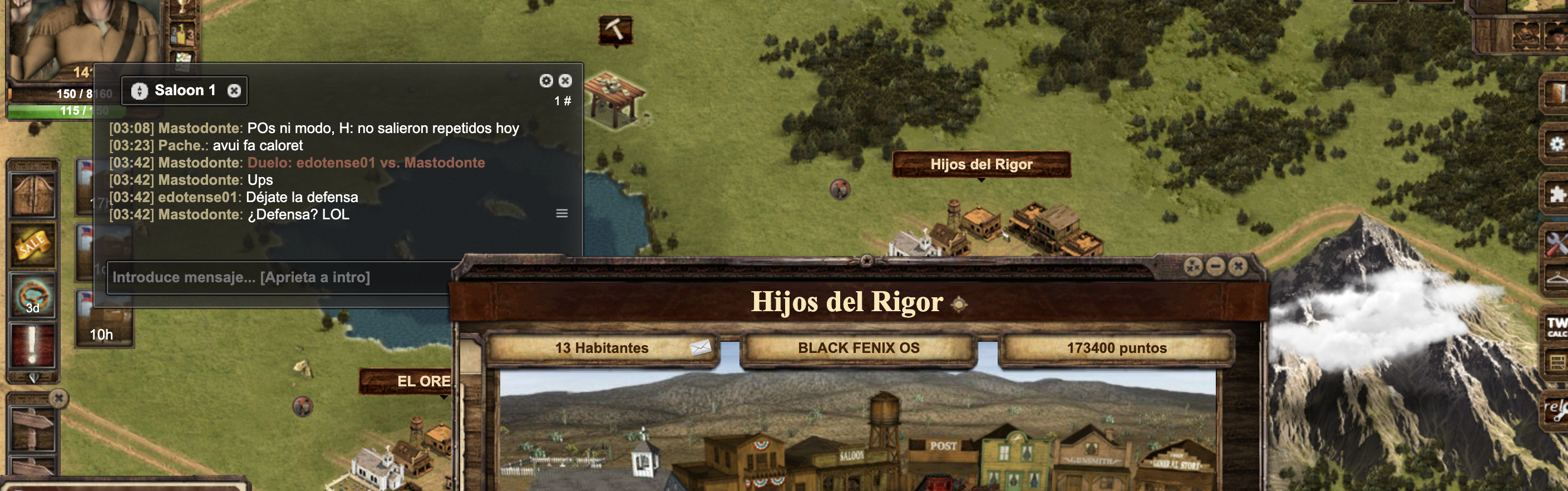
Task: Open the red exclamation mark notification
Action: 33,344
